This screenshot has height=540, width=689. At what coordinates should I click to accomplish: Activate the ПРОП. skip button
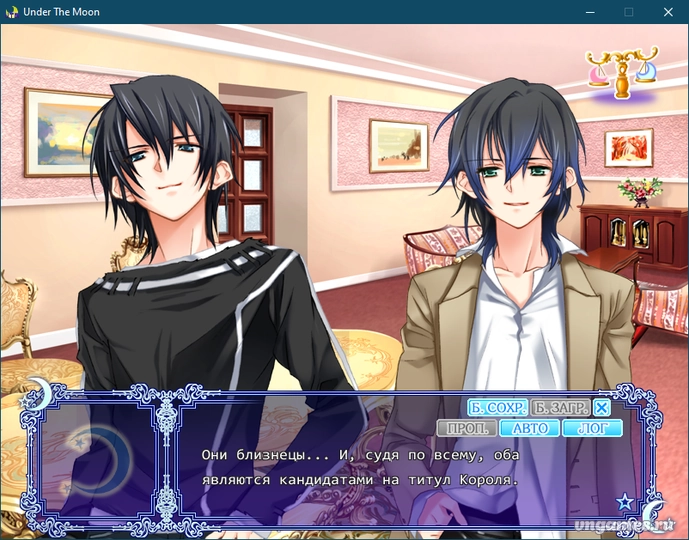point(467,429)
